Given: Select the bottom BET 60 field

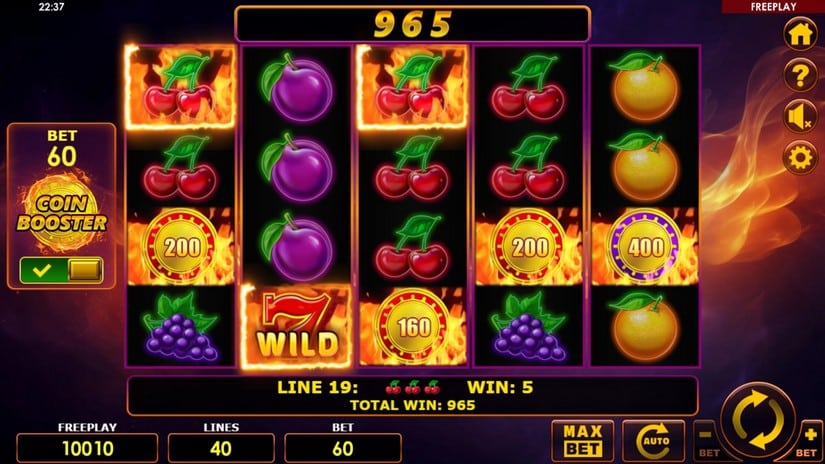Looking at the screenshot, I should (x=343, y=447).
